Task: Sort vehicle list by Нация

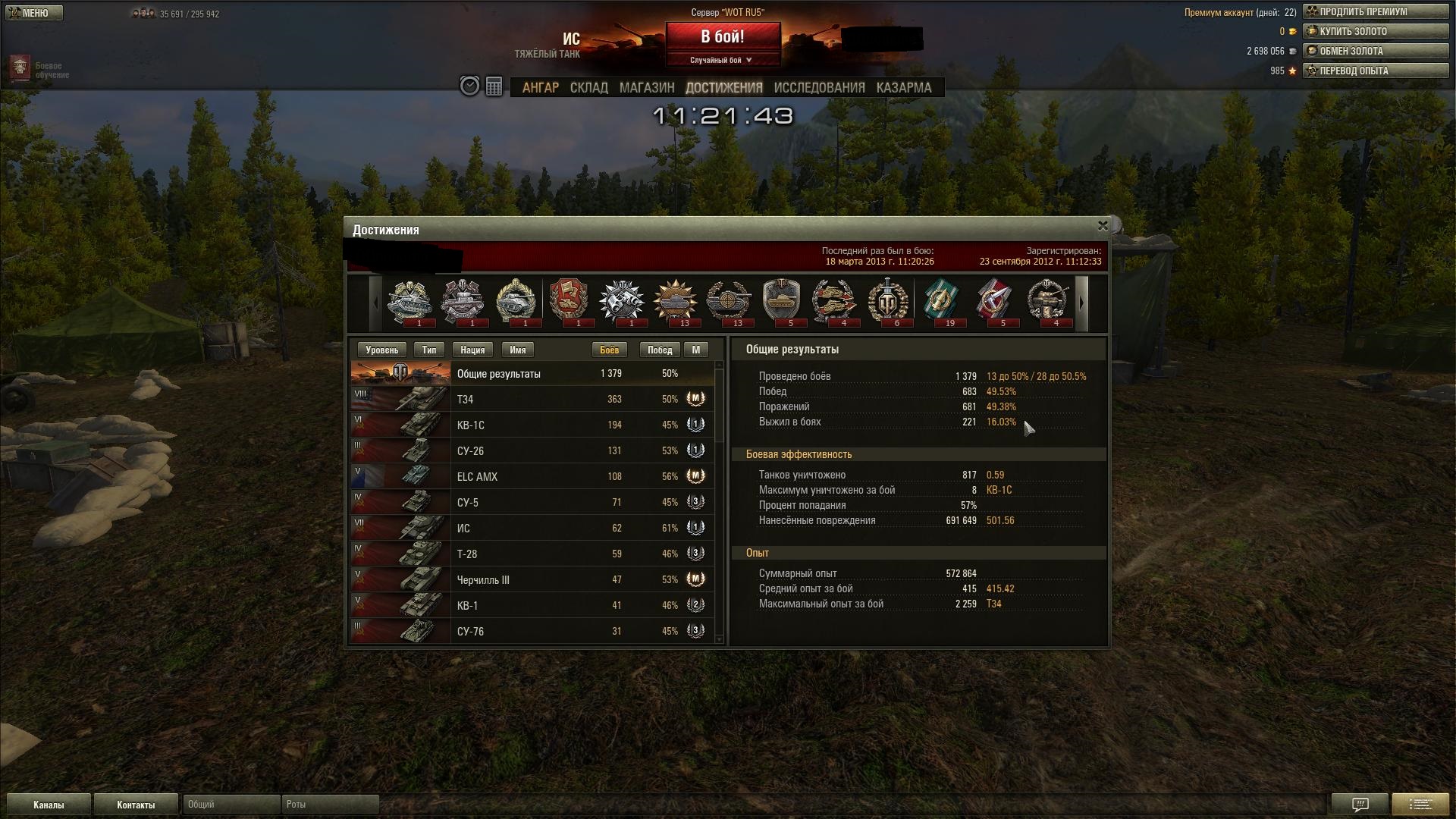Action: [472, 350]
